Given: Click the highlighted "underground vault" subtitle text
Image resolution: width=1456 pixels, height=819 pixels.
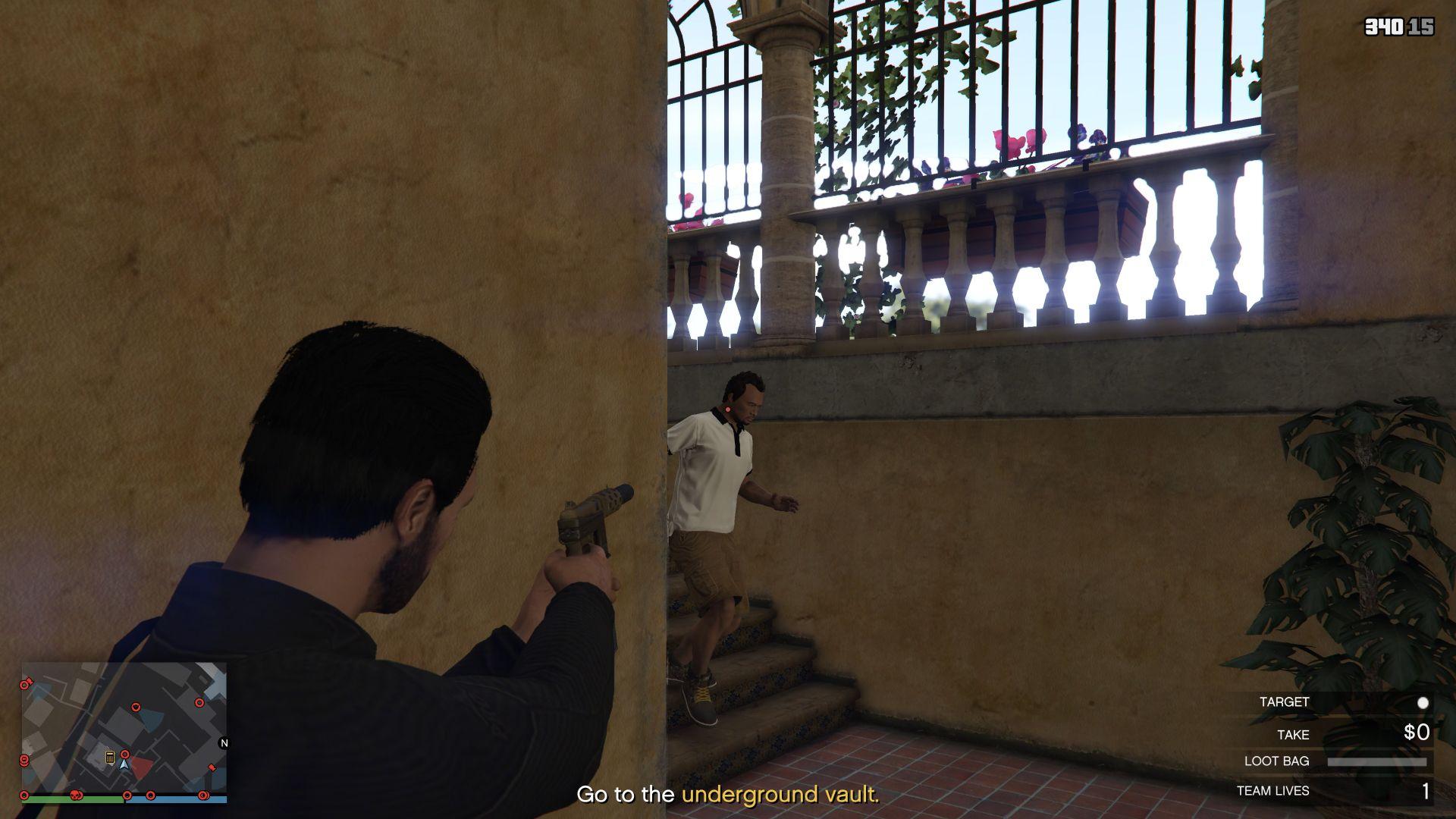Looking at the screenshot, I should click(780, 795).
